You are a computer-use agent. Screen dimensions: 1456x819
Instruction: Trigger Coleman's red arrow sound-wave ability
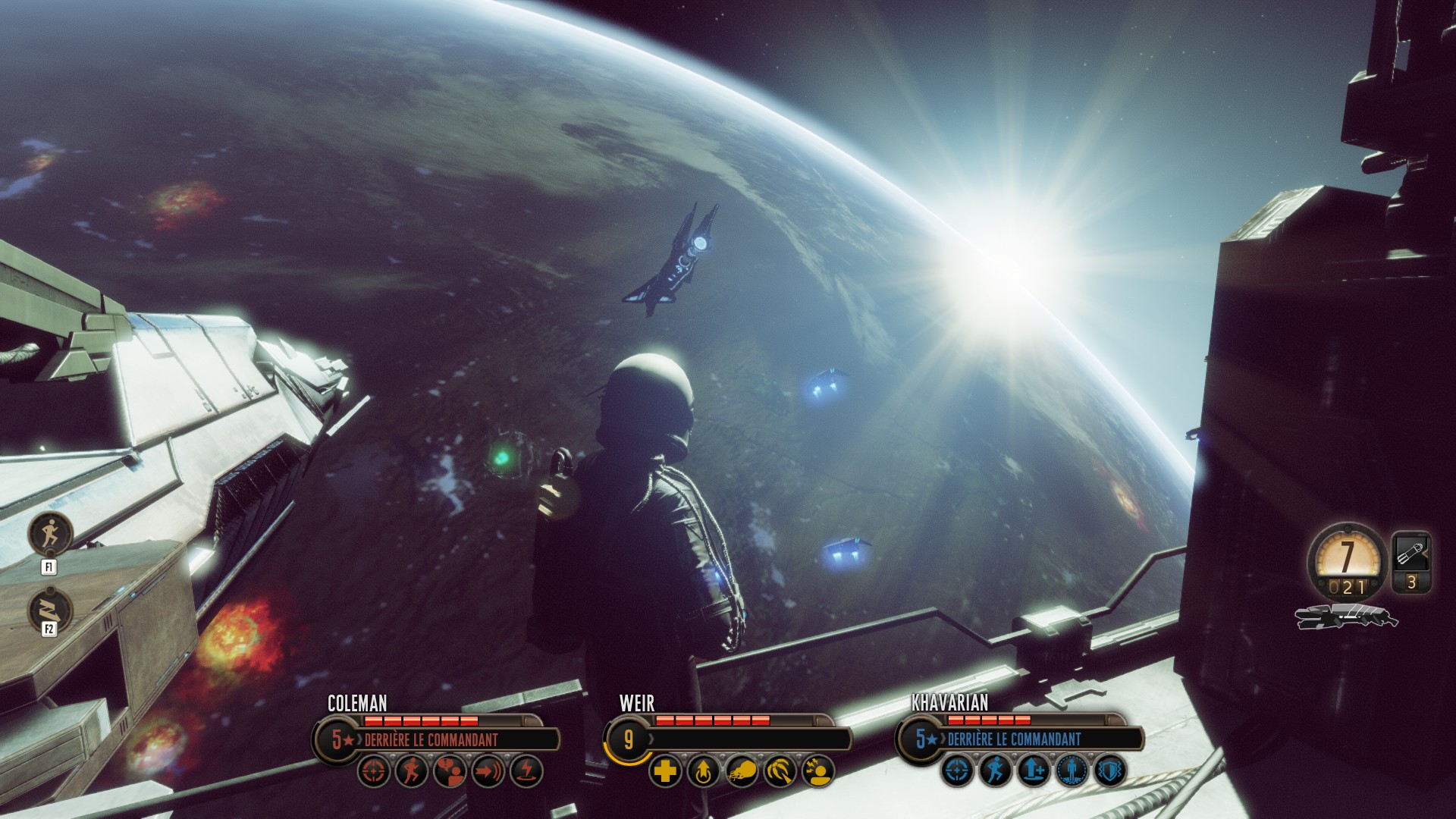pyautogui.click(x=488, y=771)
